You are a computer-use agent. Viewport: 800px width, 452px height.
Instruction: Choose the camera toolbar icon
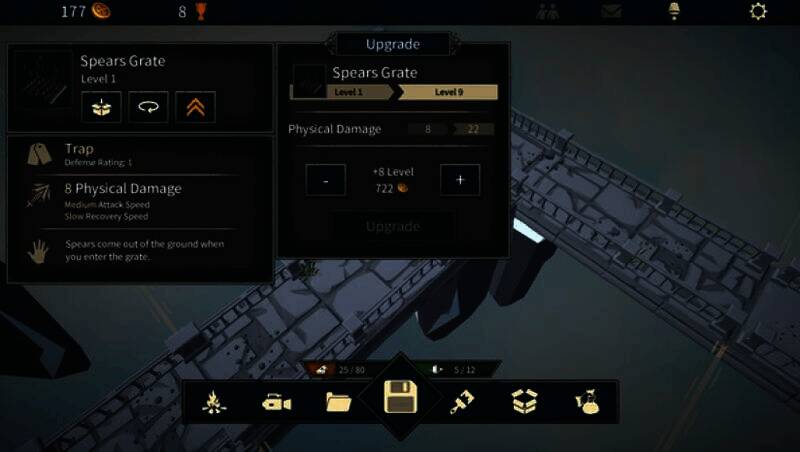click(x=276, y=402)
